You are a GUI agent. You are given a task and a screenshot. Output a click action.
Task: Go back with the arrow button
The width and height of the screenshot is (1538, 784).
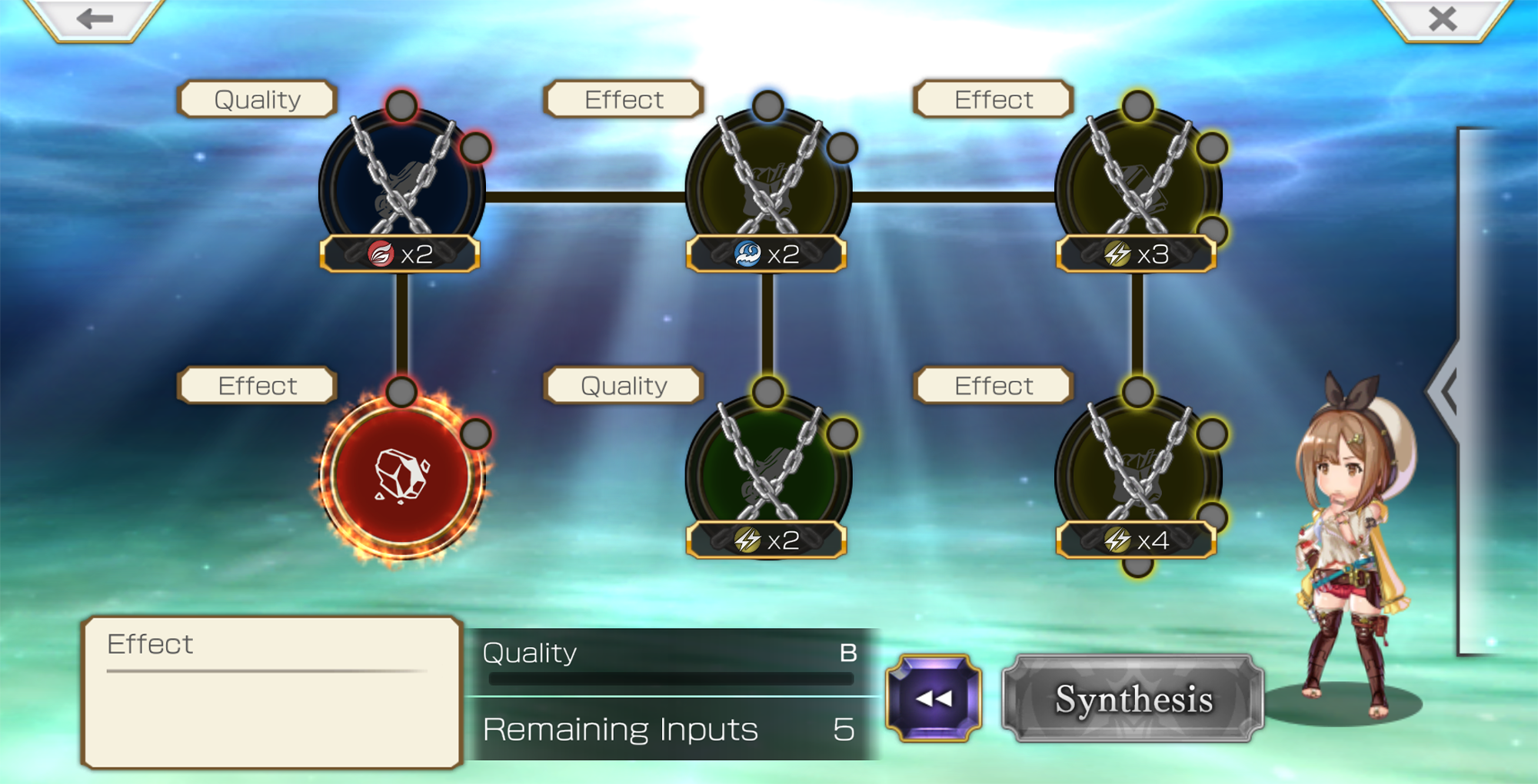pyautogui.click(x=95, y=18)
